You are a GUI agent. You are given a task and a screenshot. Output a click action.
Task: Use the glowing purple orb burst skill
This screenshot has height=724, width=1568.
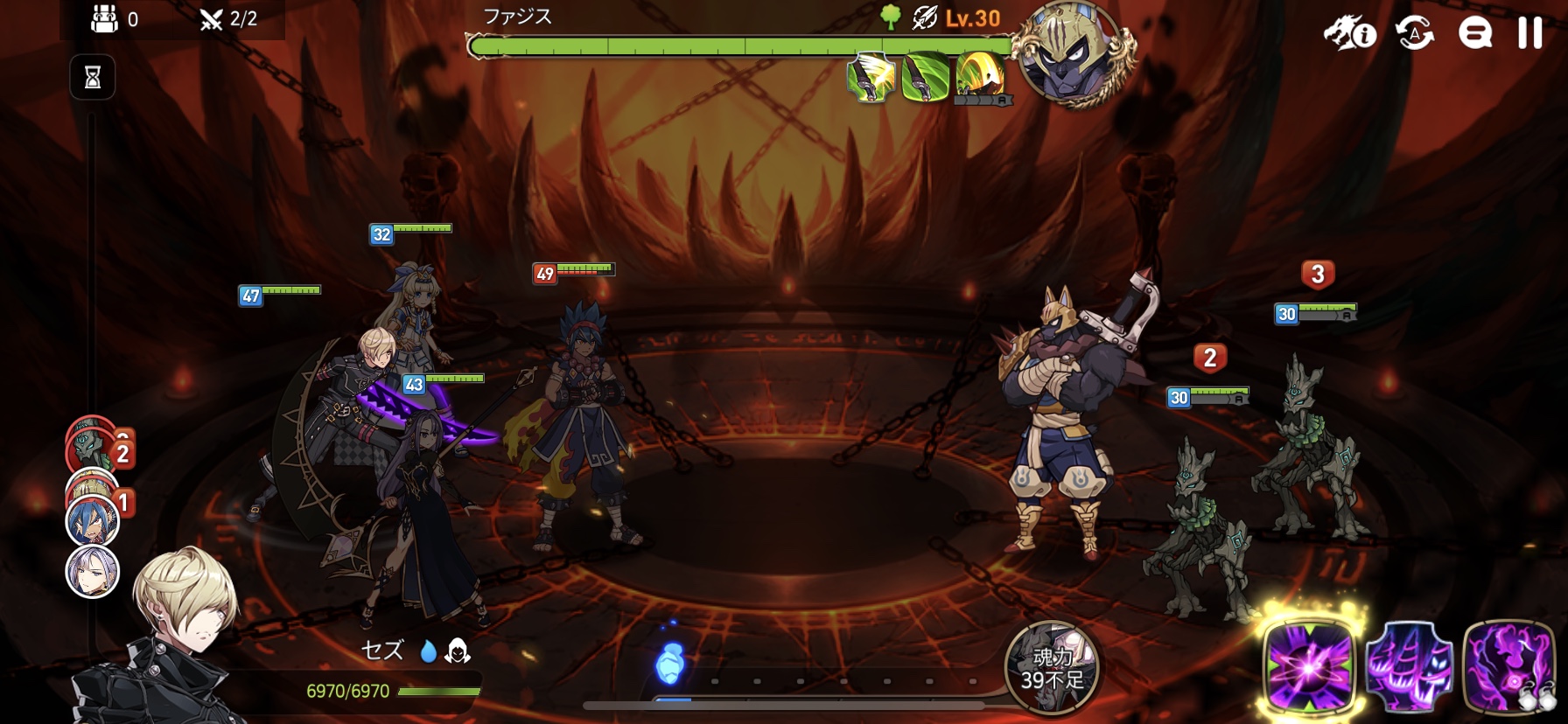tap(1309, 665)
